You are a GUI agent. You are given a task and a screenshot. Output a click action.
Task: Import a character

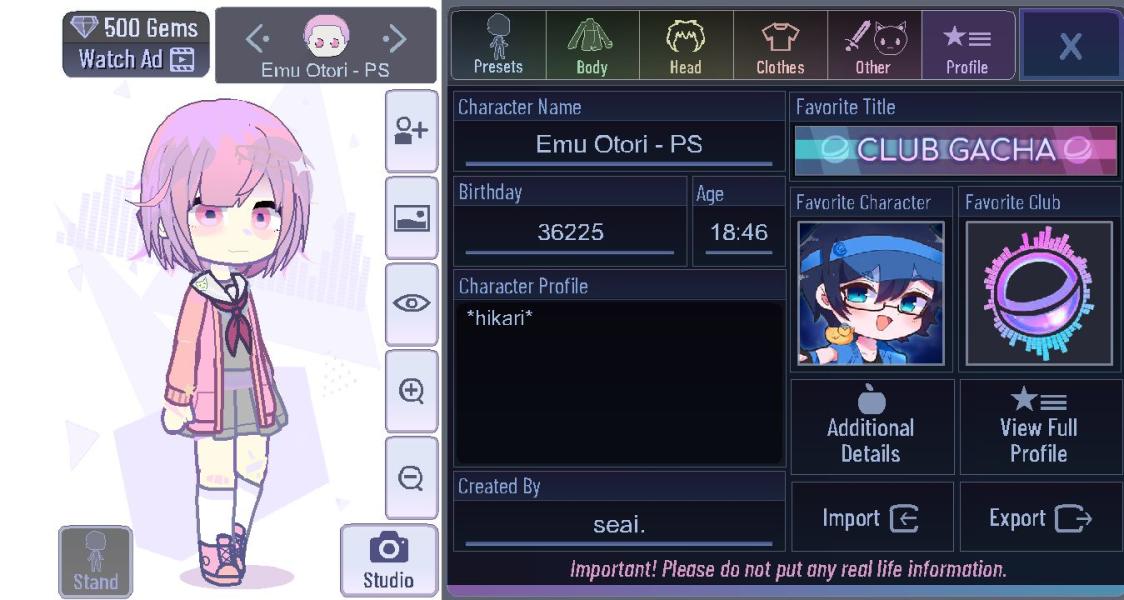coord(871,518)
